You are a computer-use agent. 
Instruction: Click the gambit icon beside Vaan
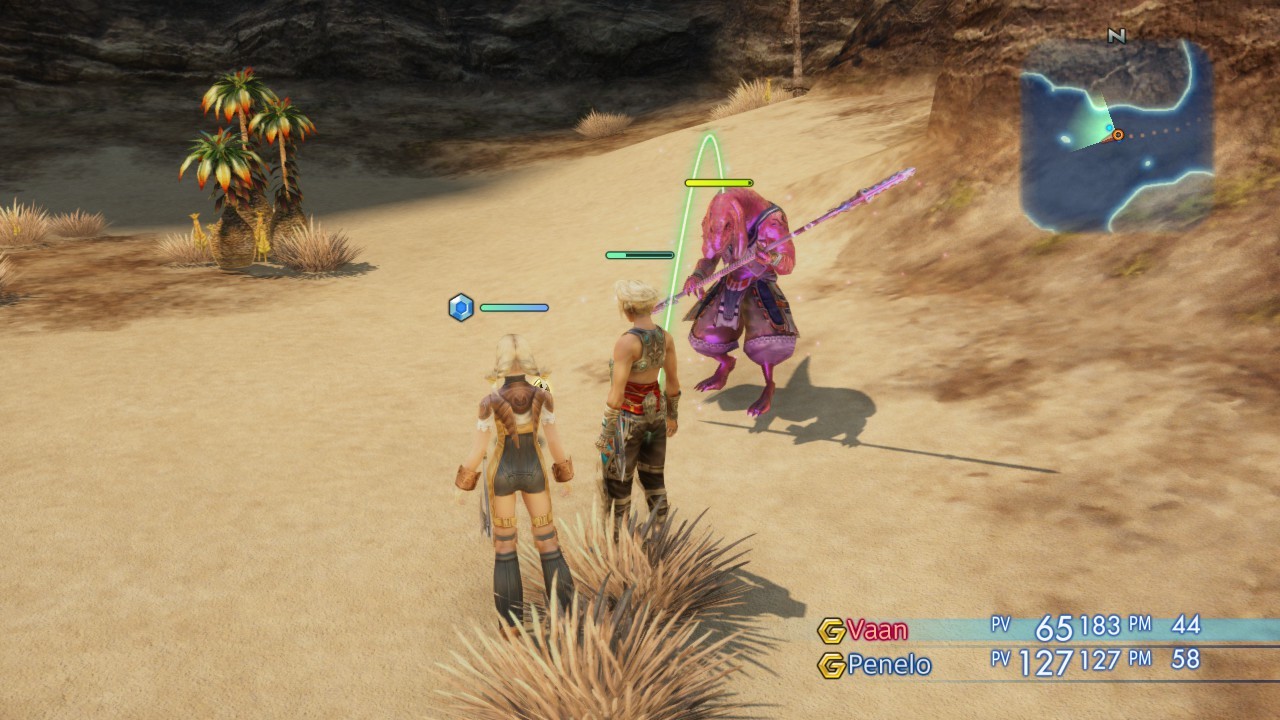831,630
